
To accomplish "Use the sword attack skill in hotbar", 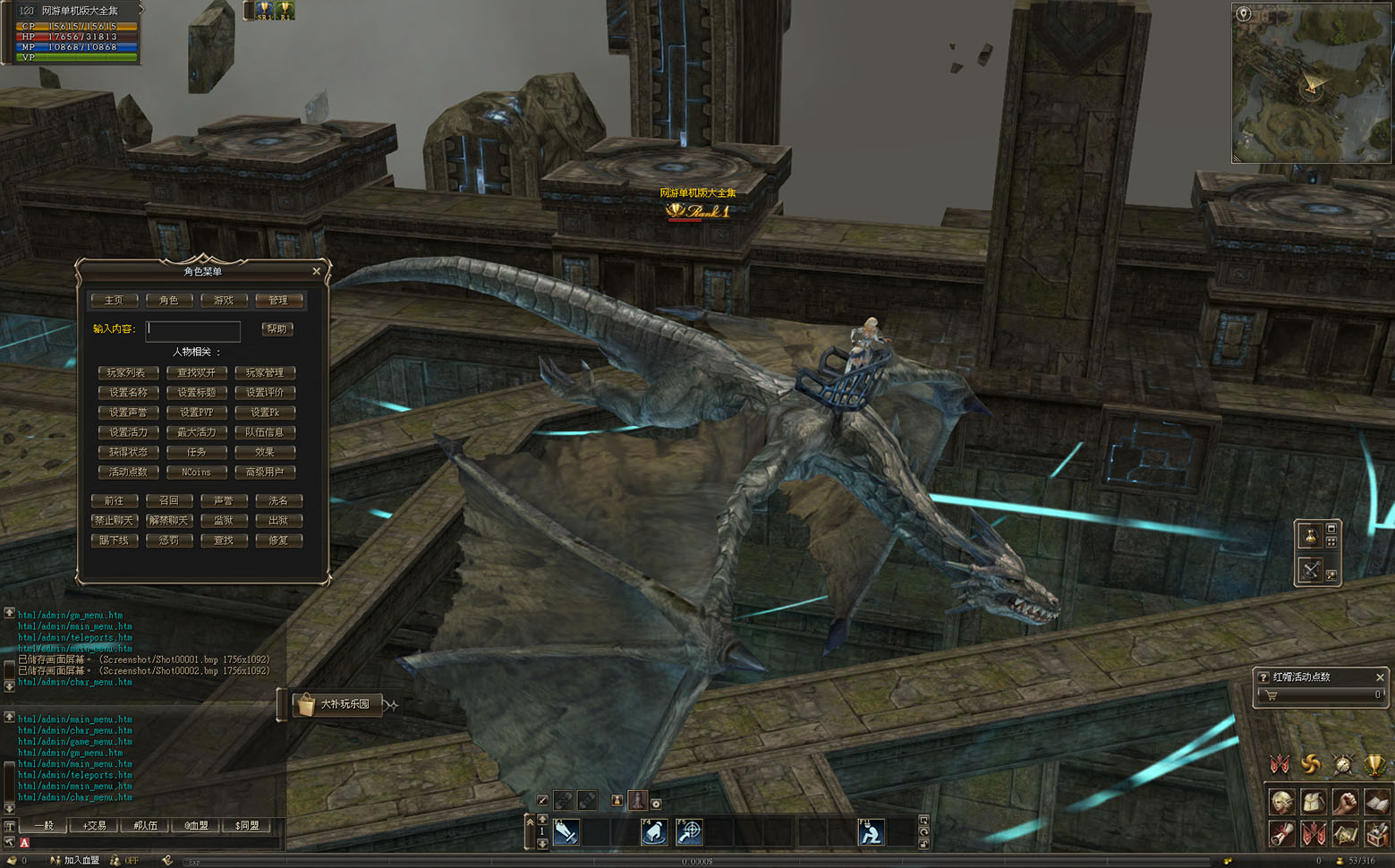I will pos(566,833).
